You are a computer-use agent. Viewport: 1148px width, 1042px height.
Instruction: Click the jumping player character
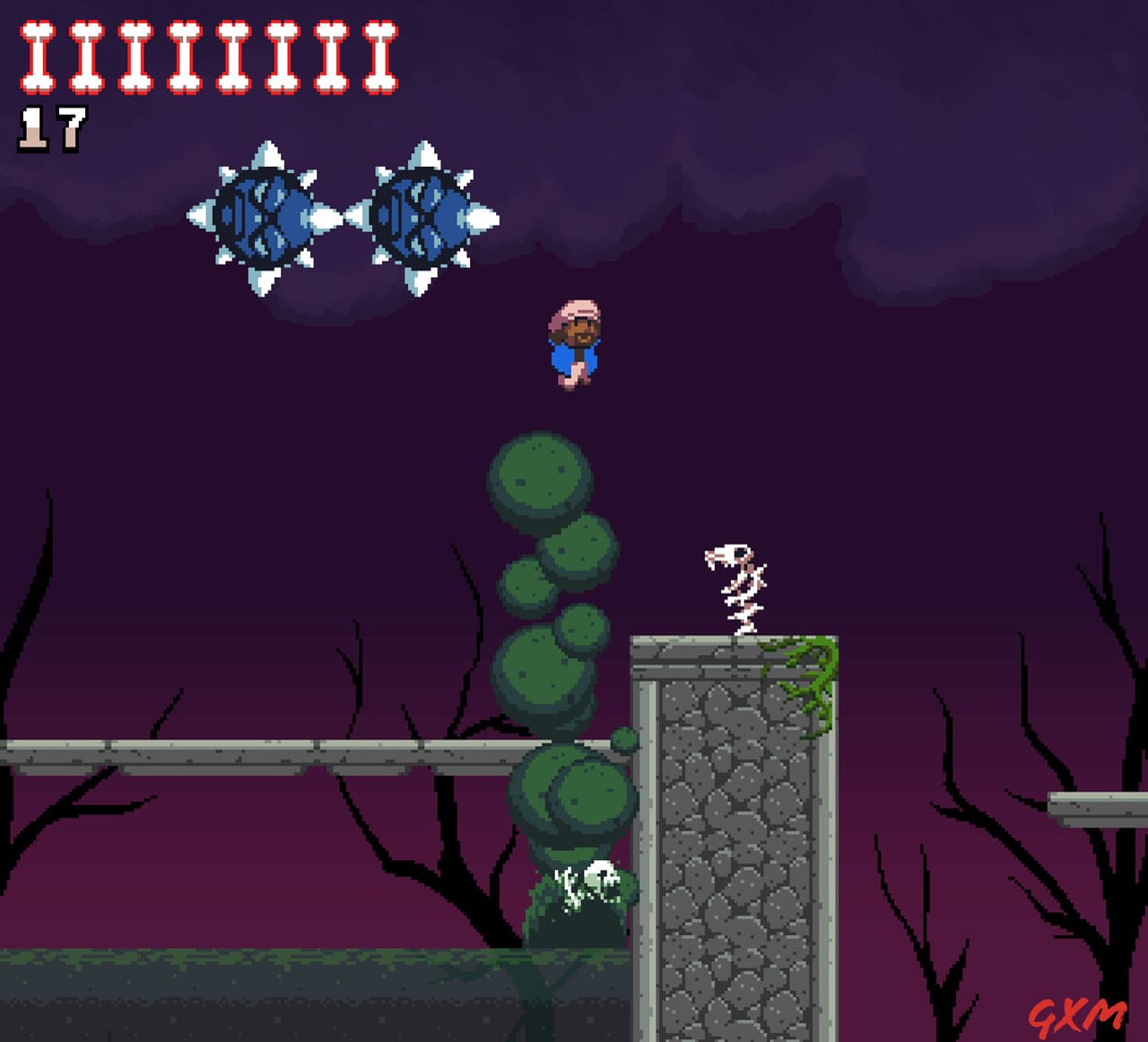pos(574,345)
